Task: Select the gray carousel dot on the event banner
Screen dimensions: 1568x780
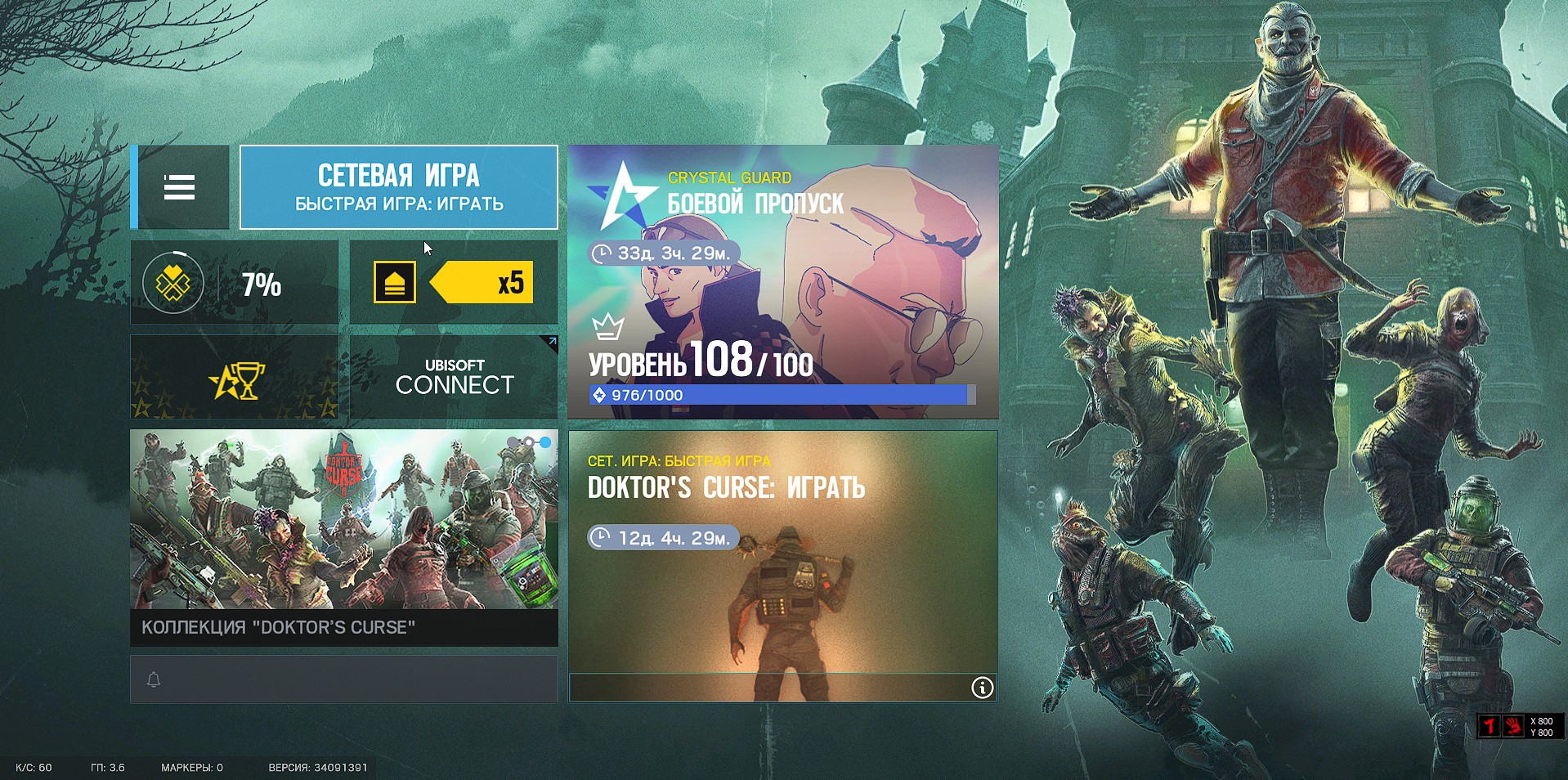Action: [x=512, y=442]
